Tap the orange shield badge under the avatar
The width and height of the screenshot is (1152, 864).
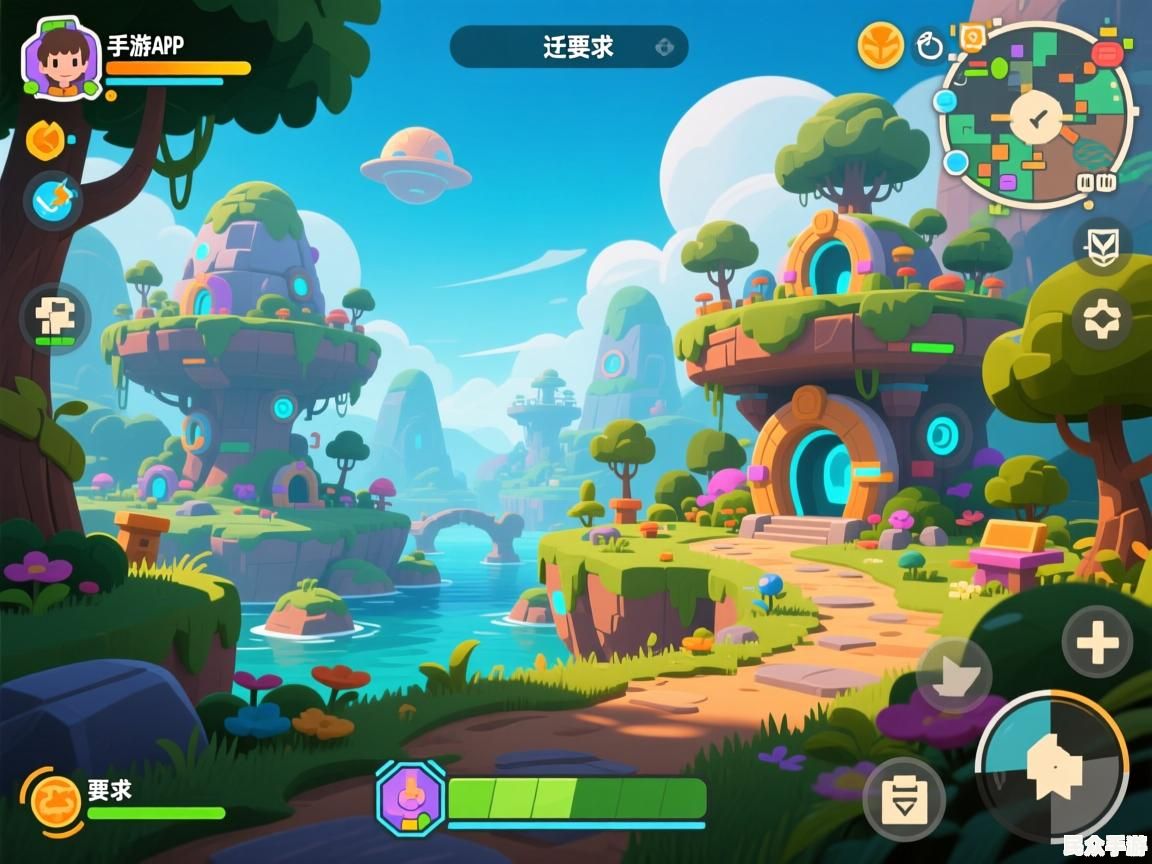click(45, 140)
